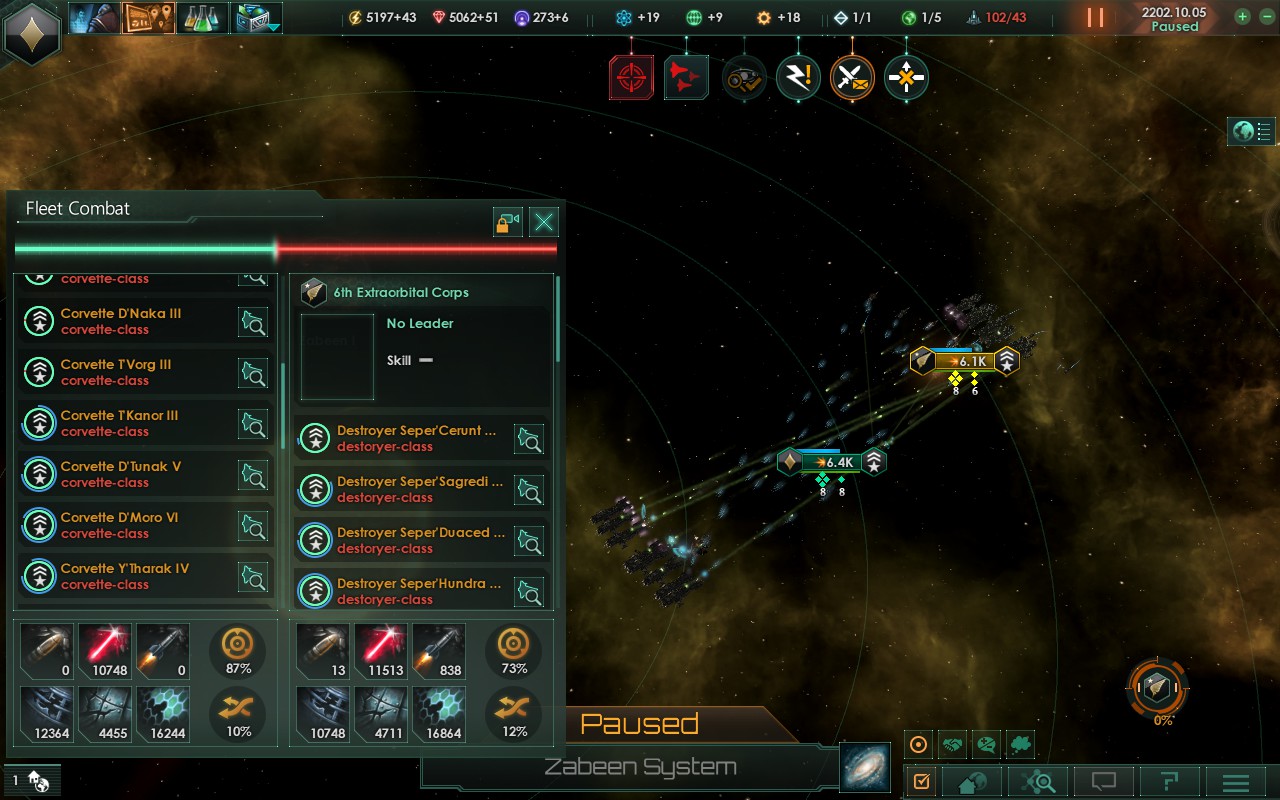Open the empire emblem government panel

point(33,33)
